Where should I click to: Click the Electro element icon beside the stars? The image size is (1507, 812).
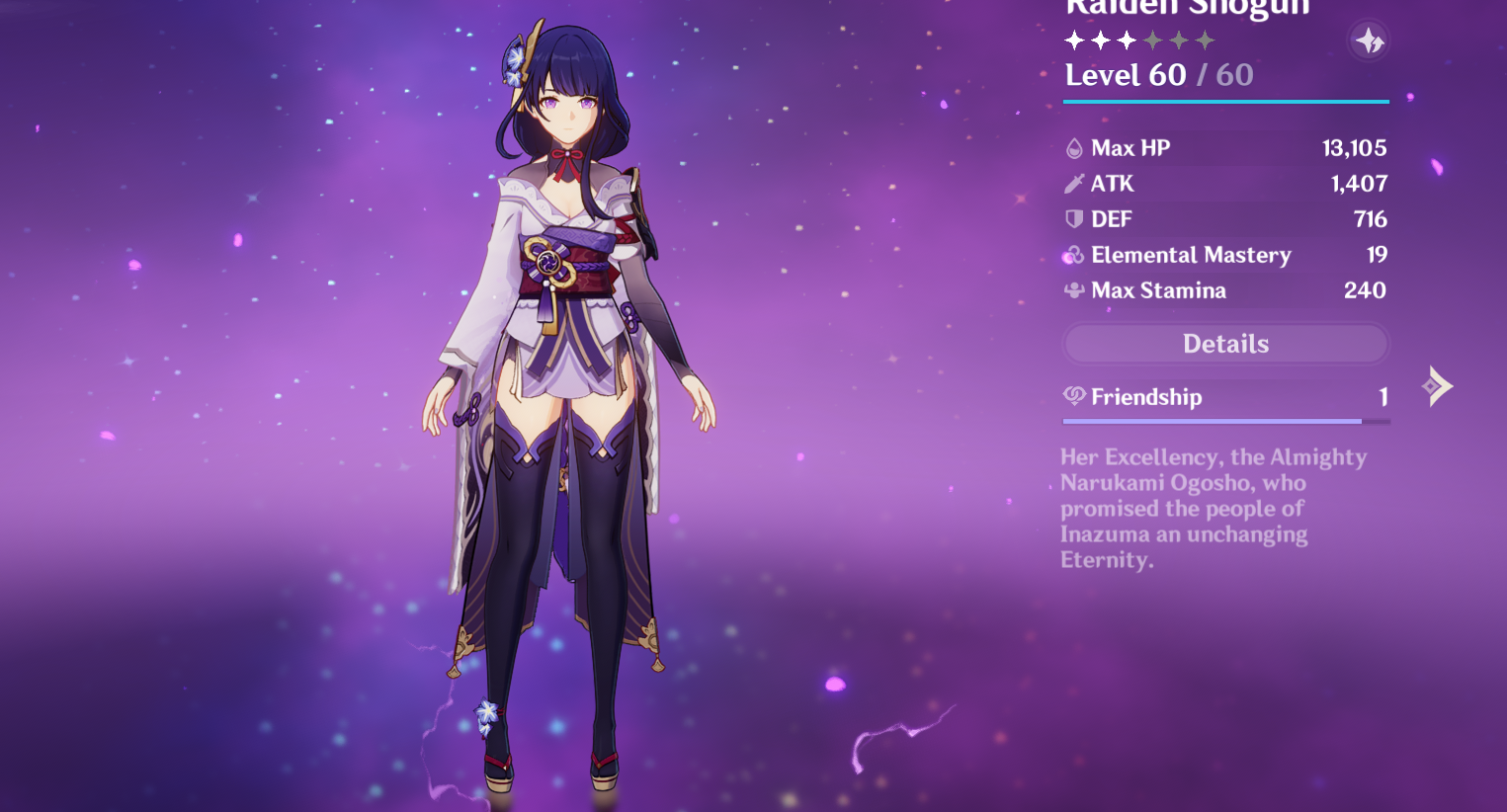click(1369, 41)
